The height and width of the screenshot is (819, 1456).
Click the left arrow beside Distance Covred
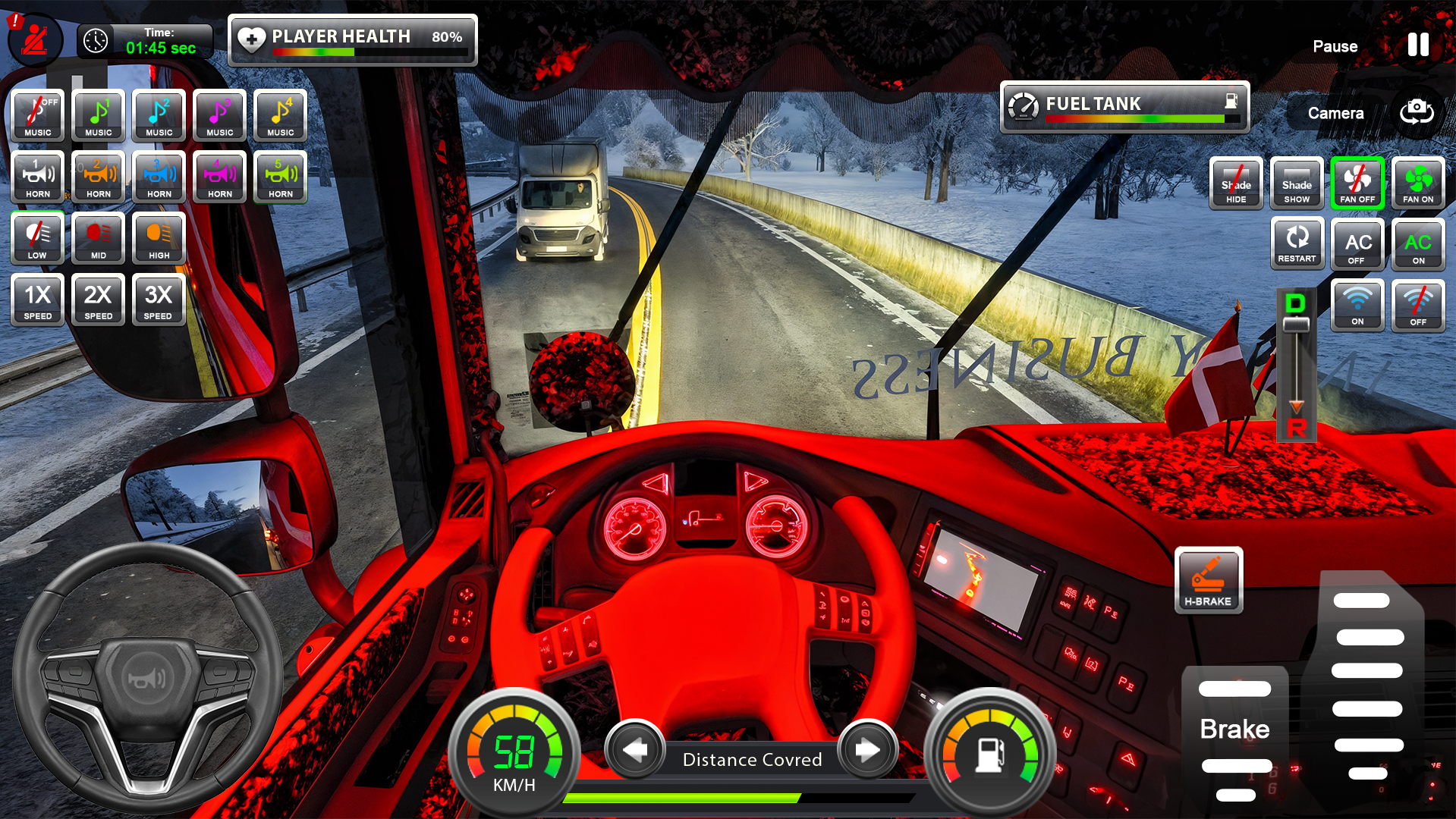pyautogui.click(x=636, y=750)
